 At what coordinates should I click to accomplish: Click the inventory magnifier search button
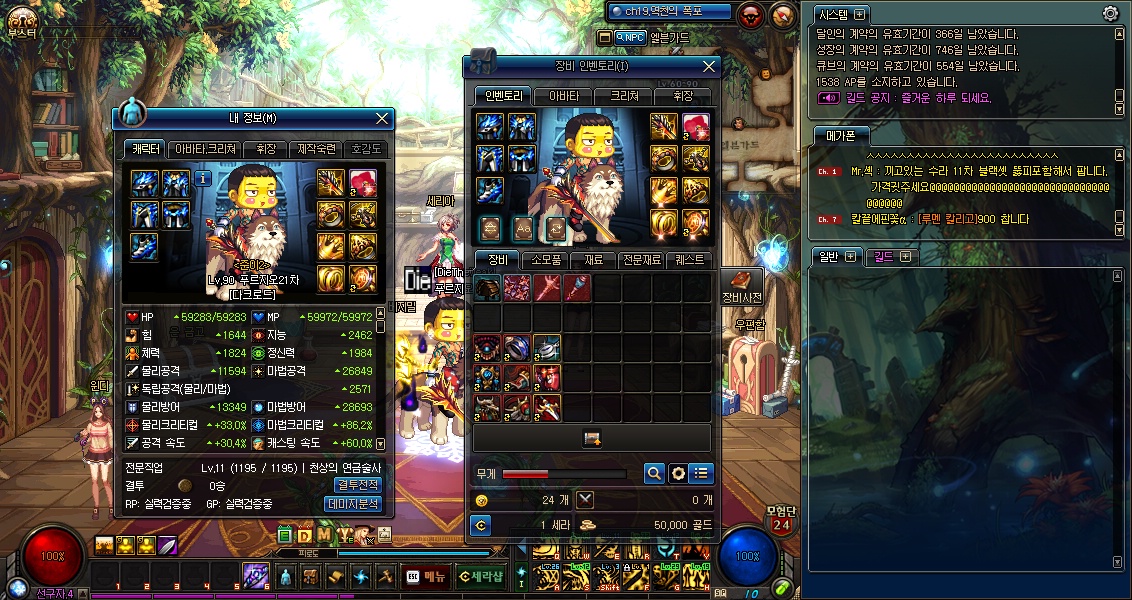(x=654, y=473)
